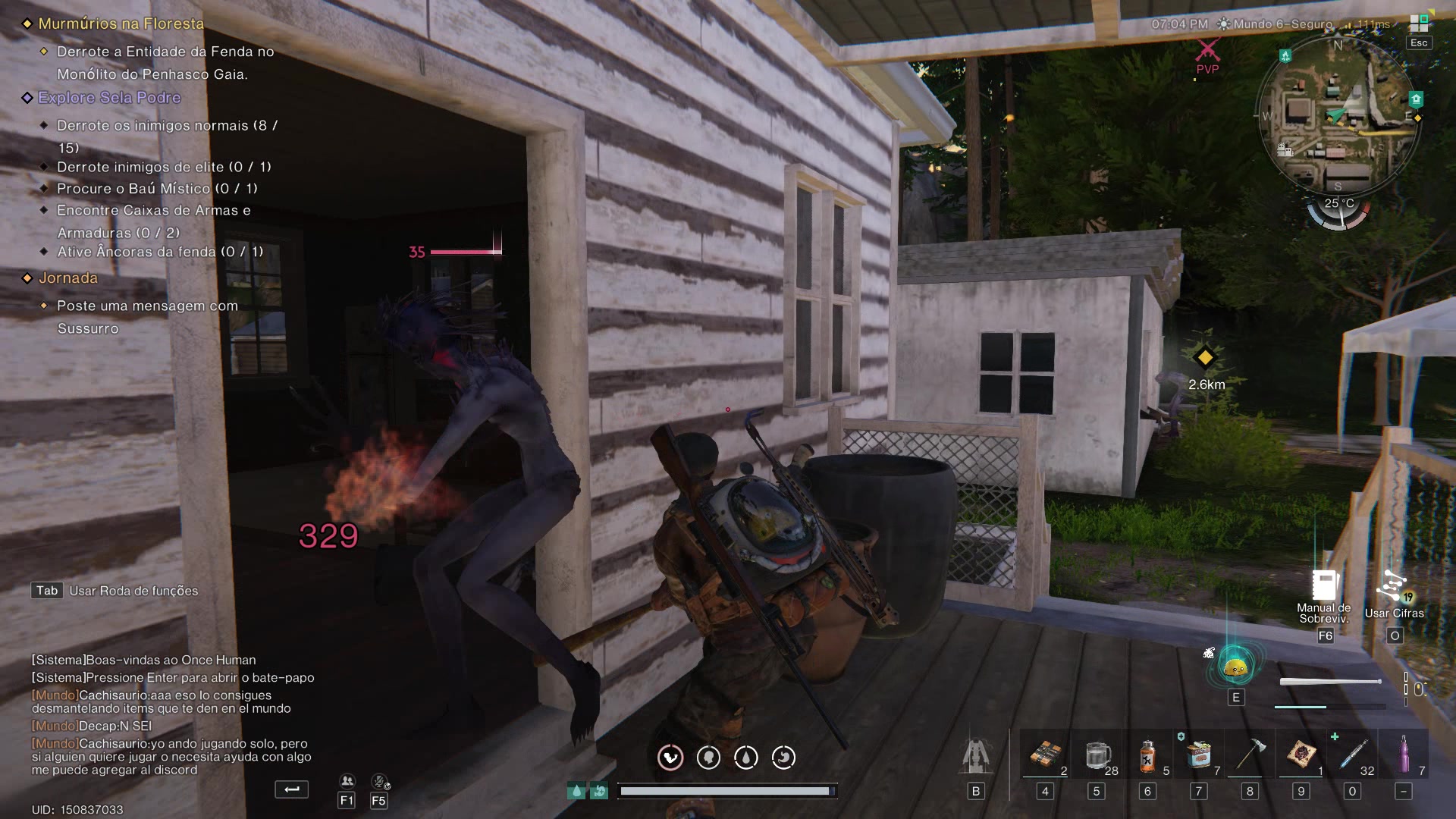Viewport: 1456px width, 819px height.
Task: Summon the yellow blob deviation
Action: coord(1235,667)
